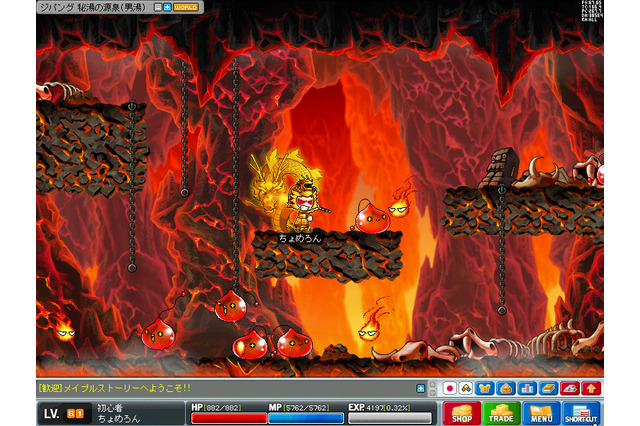Click the Japan flag quick icon
640x426 pixels.
coord(450,388)
